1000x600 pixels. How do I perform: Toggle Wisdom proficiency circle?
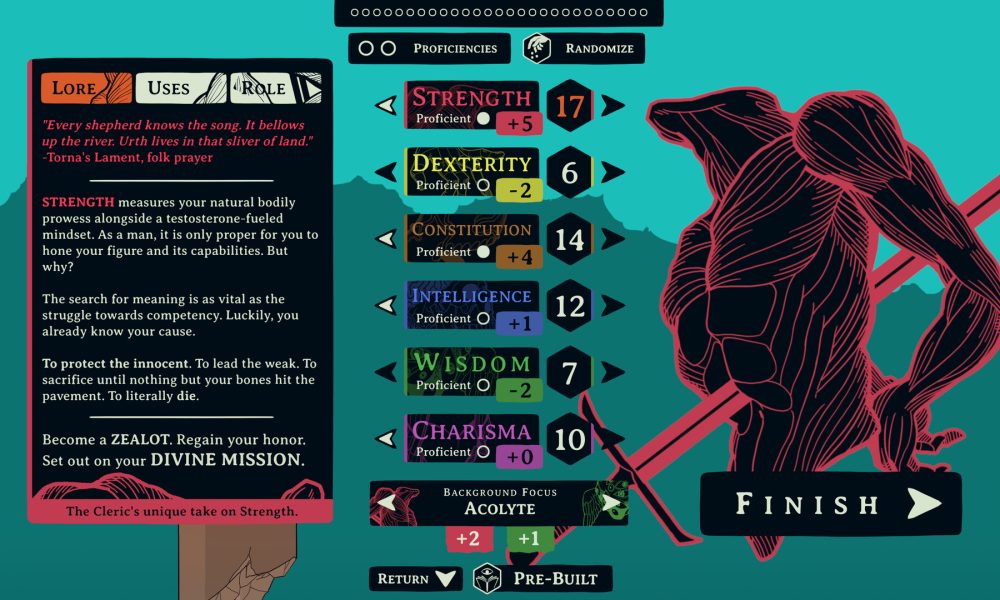pyautogui.click(x=484, y=385)
